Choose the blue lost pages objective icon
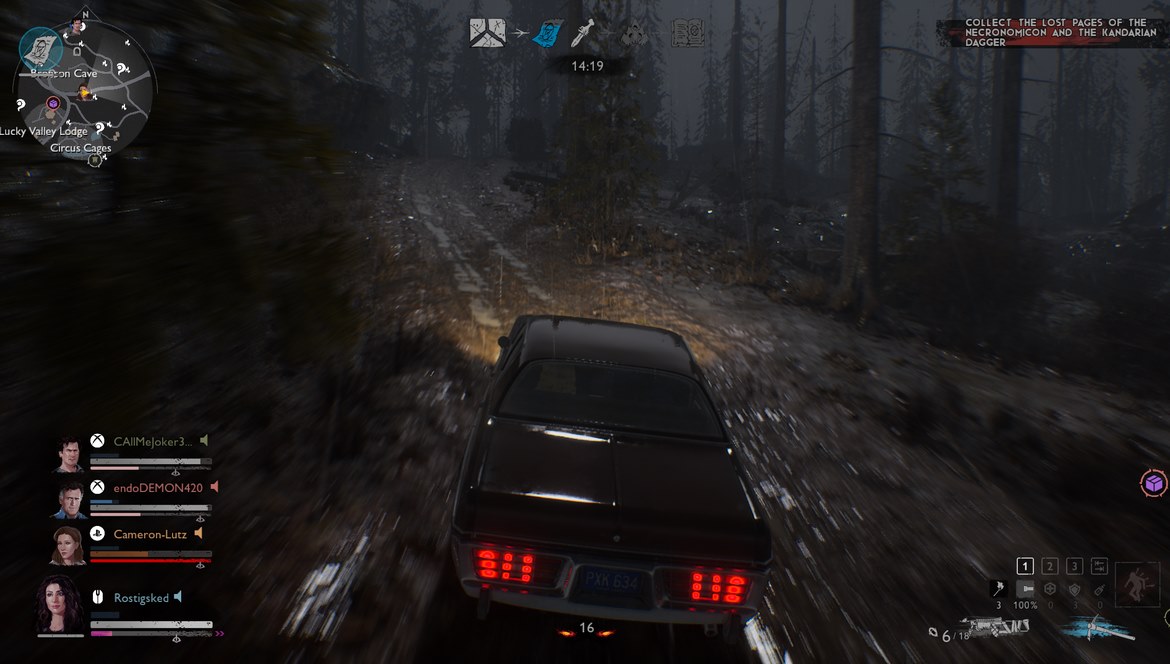1170x664 pixels. click(x=545, y=34)
